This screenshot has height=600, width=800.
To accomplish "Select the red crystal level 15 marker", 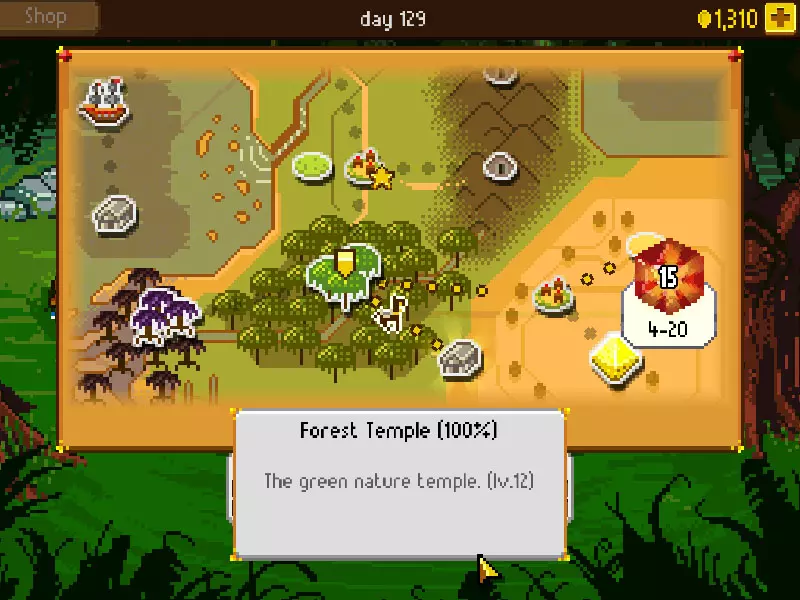I will tap(667, 276).
